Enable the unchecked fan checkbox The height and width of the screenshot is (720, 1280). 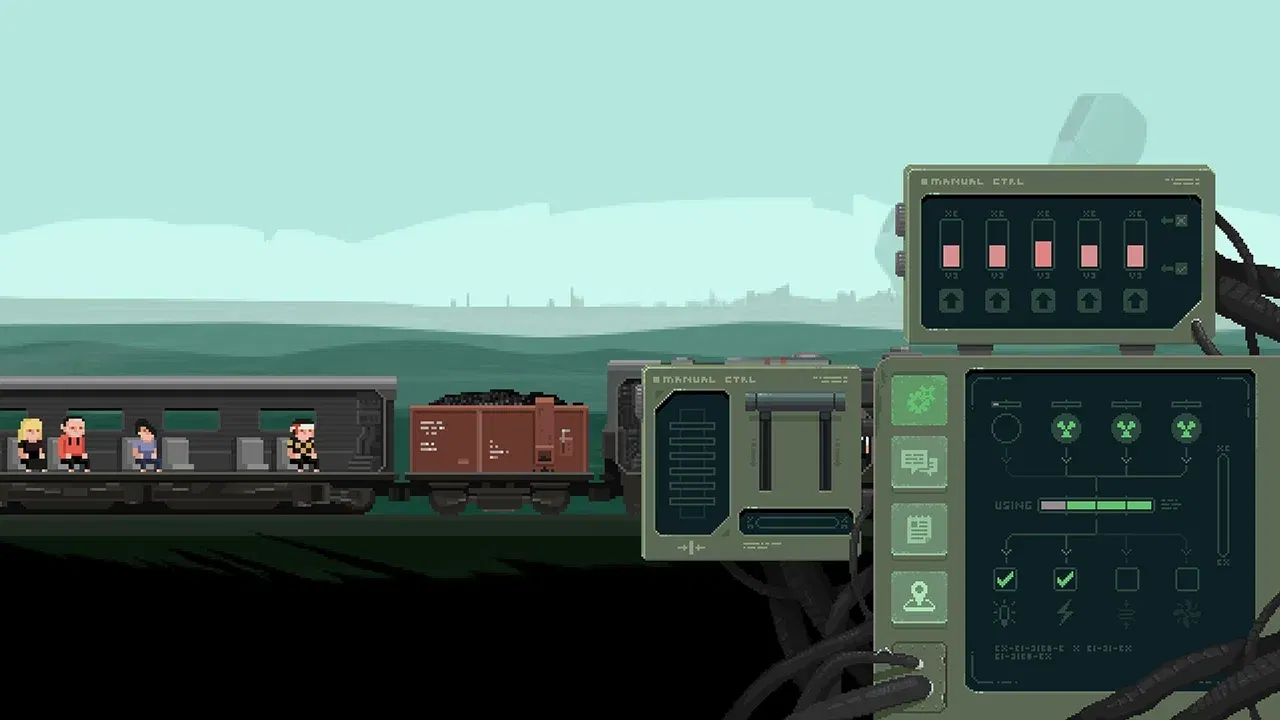coord(1185,577)
